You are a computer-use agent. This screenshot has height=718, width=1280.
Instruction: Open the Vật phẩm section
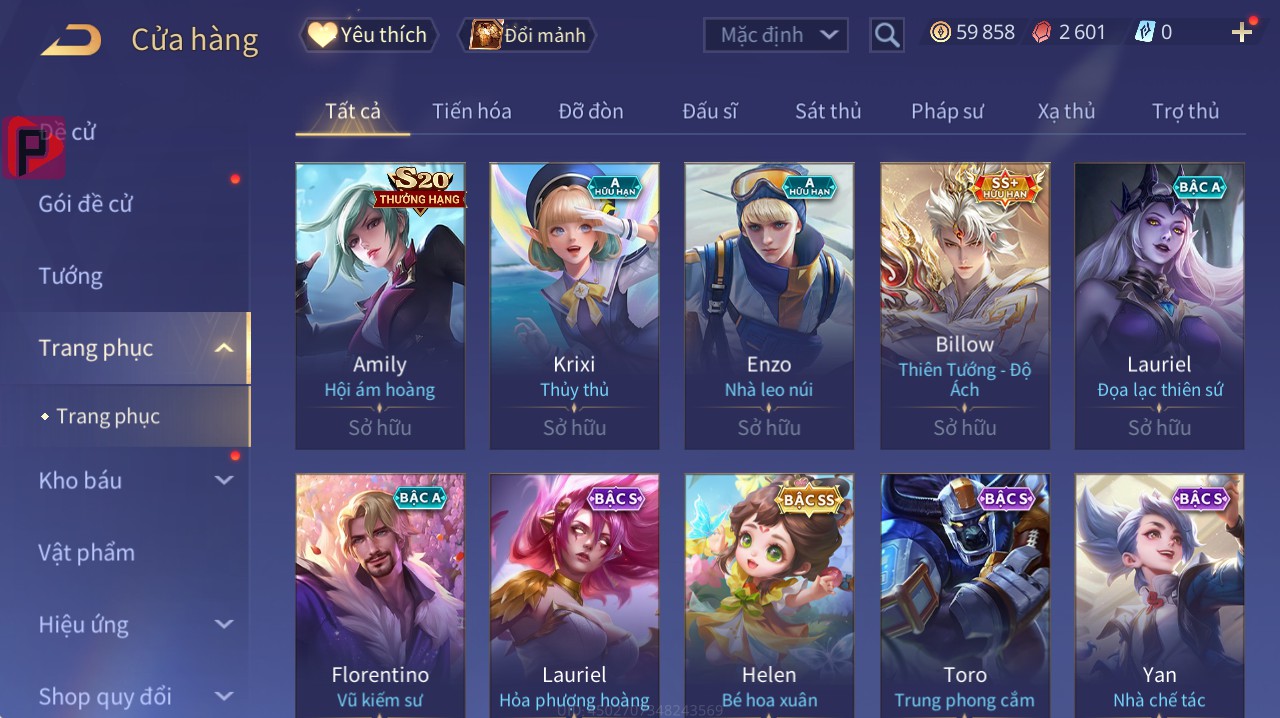[x=87, y=552]
